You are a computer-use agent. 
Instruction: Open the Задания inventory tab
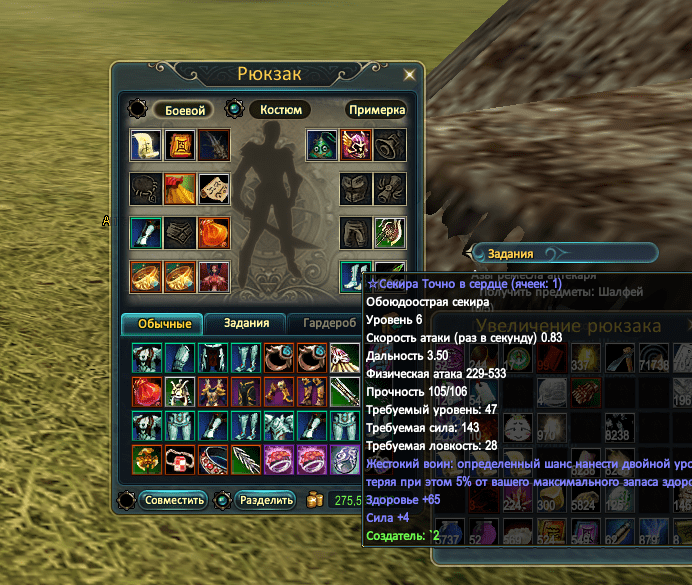coord(246,323)
